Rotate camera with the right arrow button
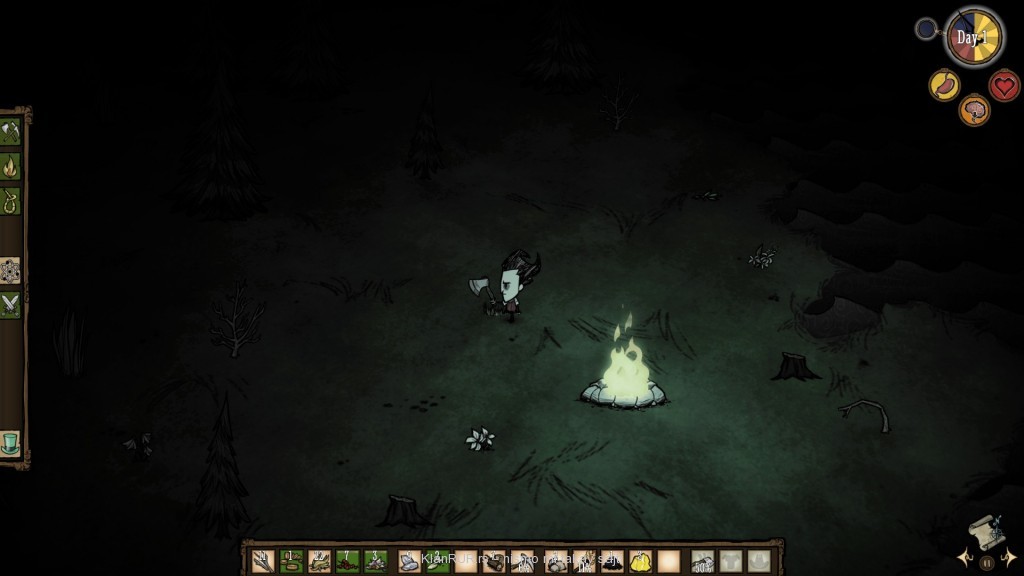 pos(1010,558)
